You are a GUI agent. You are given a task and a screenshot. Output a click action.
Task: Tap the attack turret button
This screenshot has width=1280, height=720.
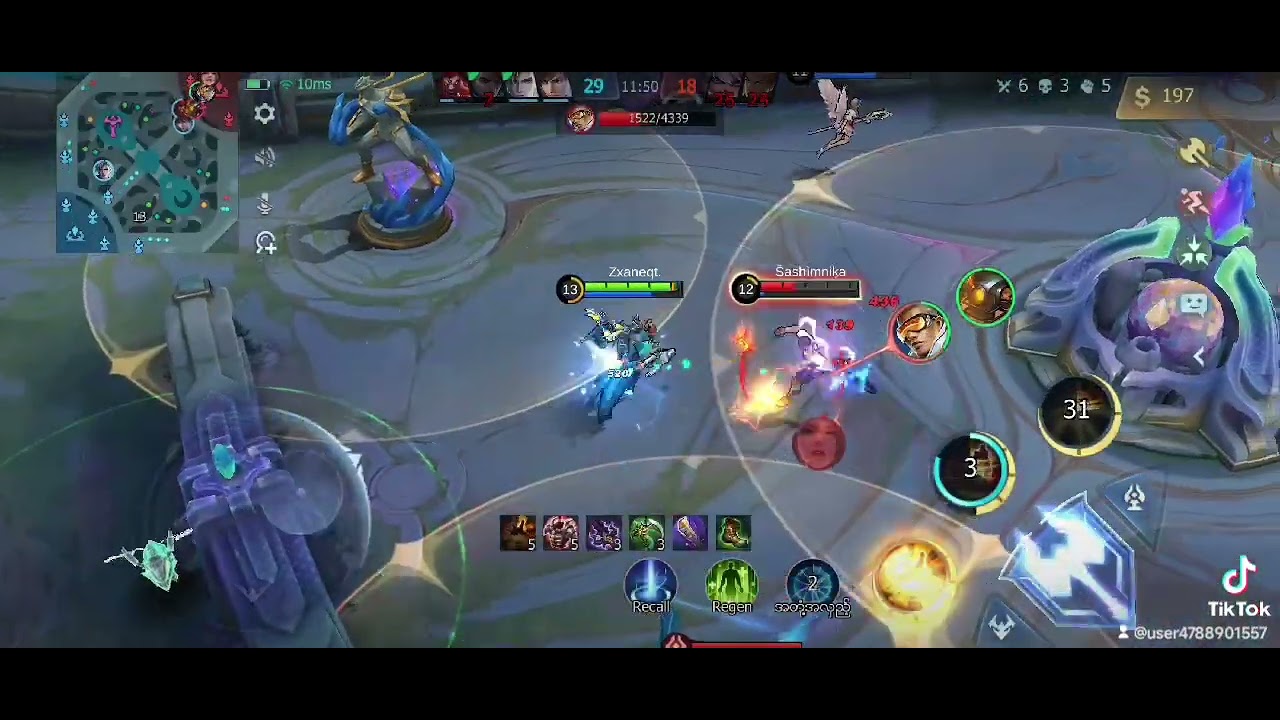coord(1134,497)
